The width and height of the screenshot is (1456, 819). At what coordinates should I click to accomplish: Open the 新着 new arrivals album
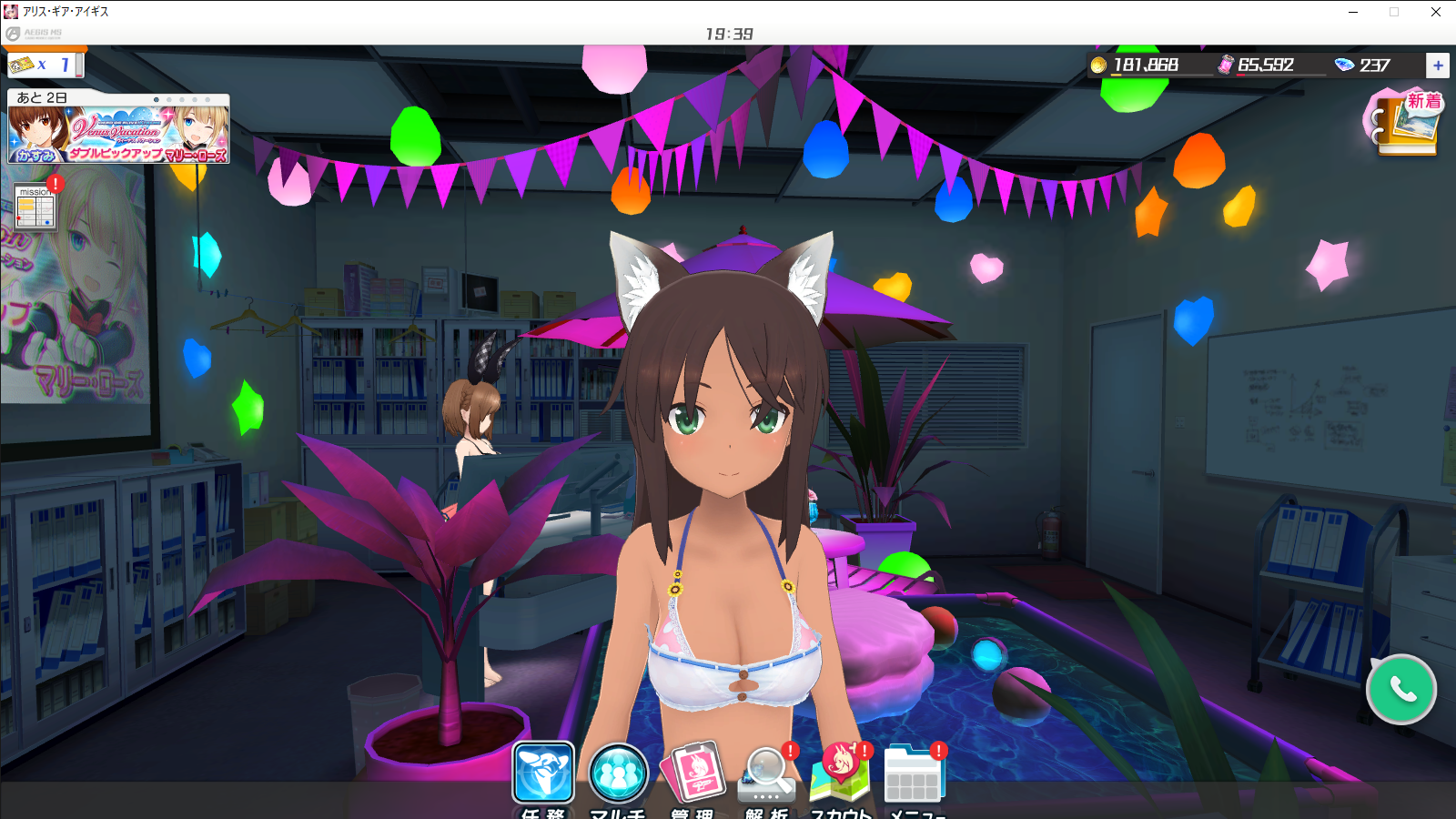[1407, 123]
